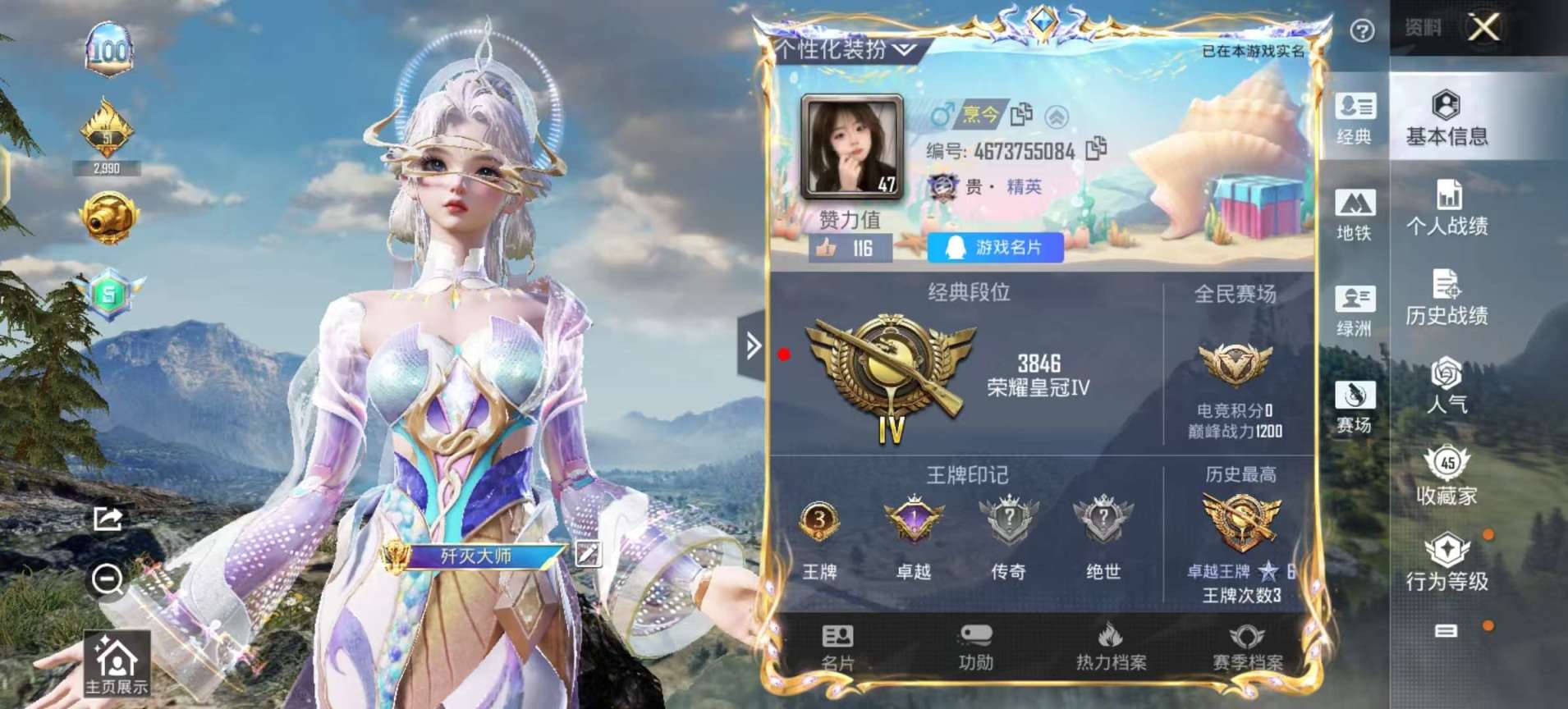Open the 功勋 bottom tab
This screenshot has width=1568, height=709.
point(975,647)
